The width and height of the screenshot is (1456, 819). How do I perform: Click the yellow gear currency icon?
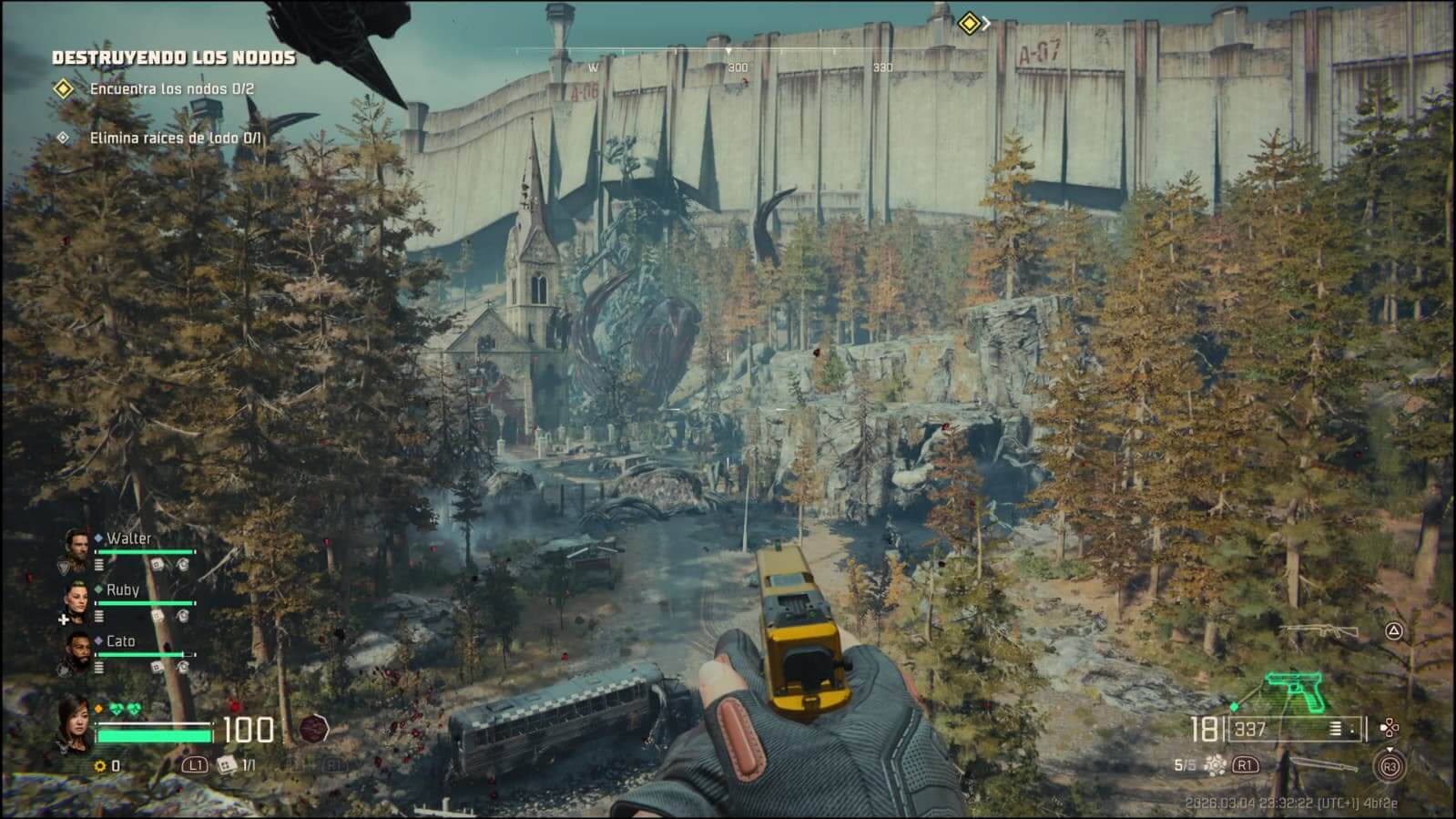pos(100,766)
